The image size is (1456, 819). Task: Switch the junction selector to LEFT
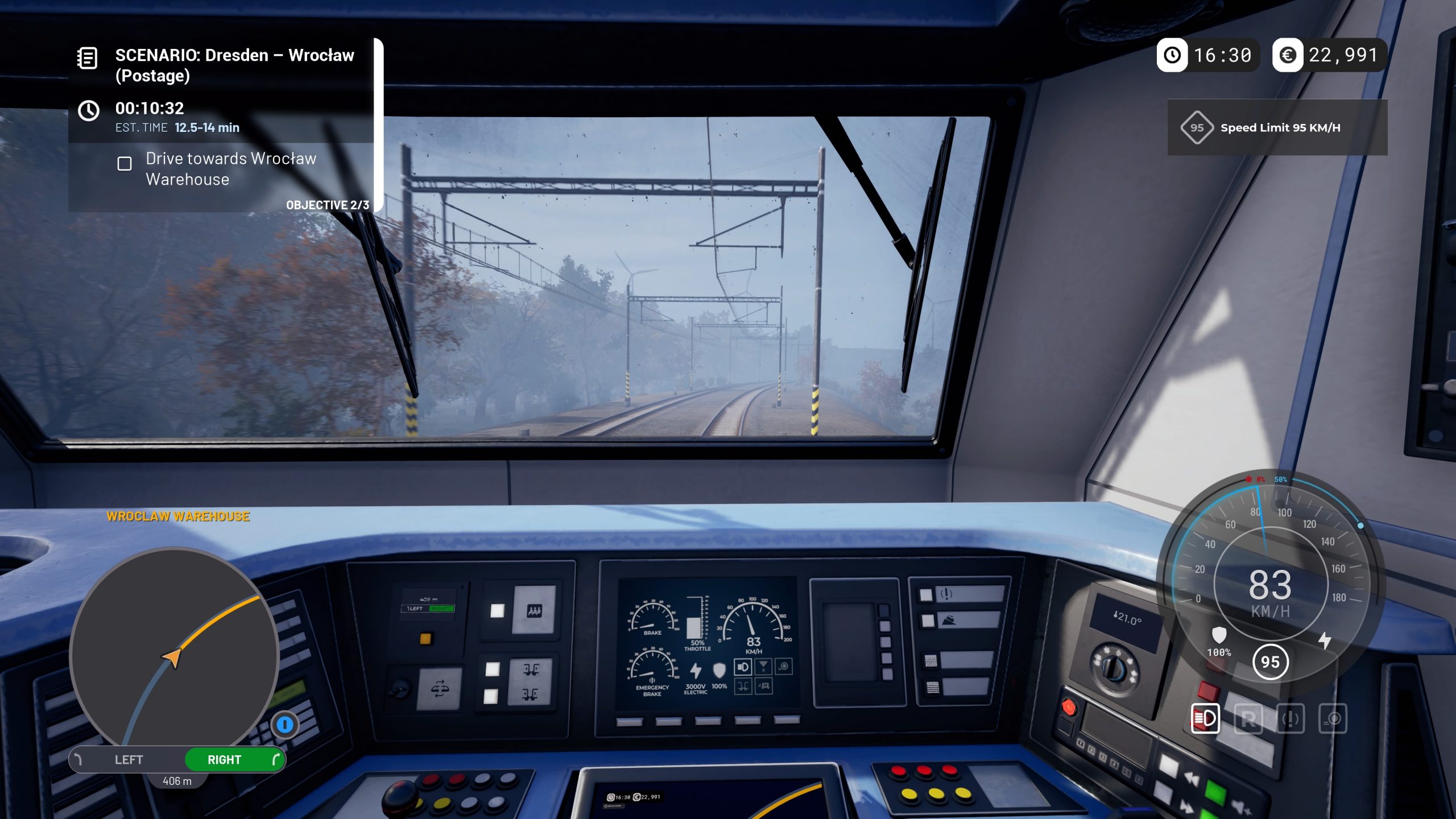click(130, 759)
